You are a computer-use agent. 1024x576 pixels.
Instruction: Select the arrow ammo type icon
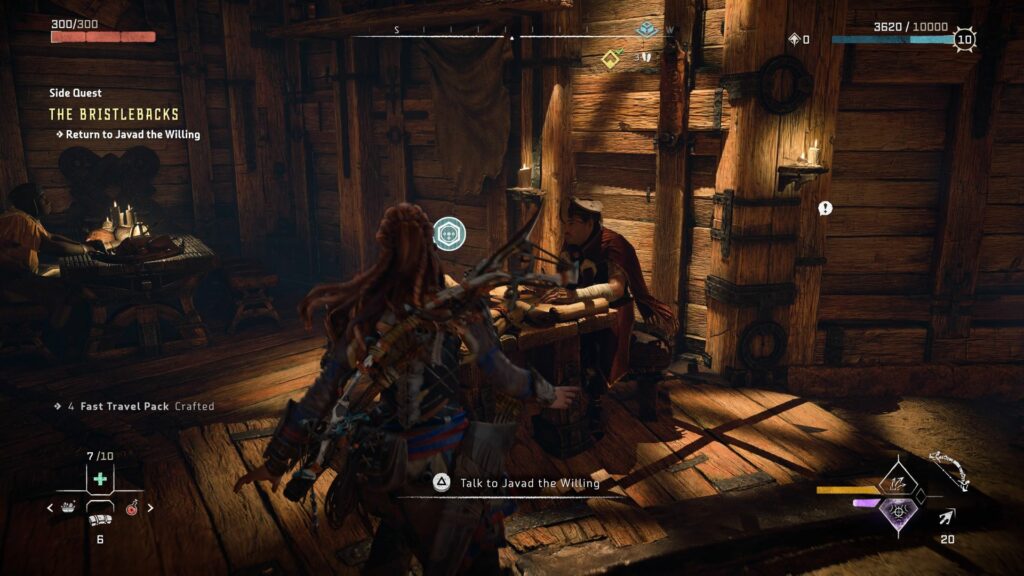tap(945, 517)
